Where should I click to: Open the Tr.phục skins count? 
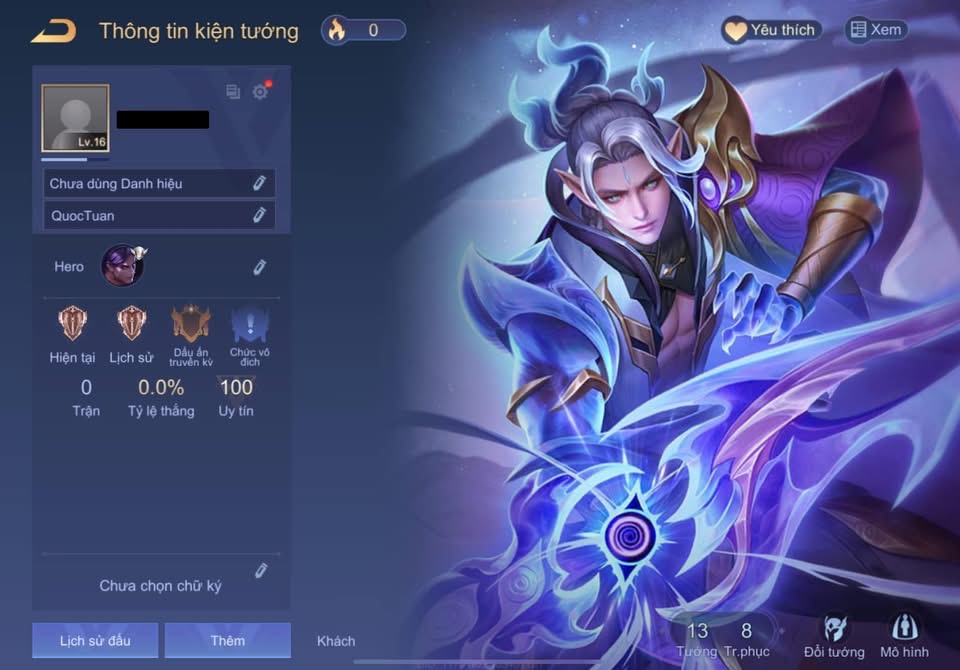pyautogui.click(x=746, y=638)
